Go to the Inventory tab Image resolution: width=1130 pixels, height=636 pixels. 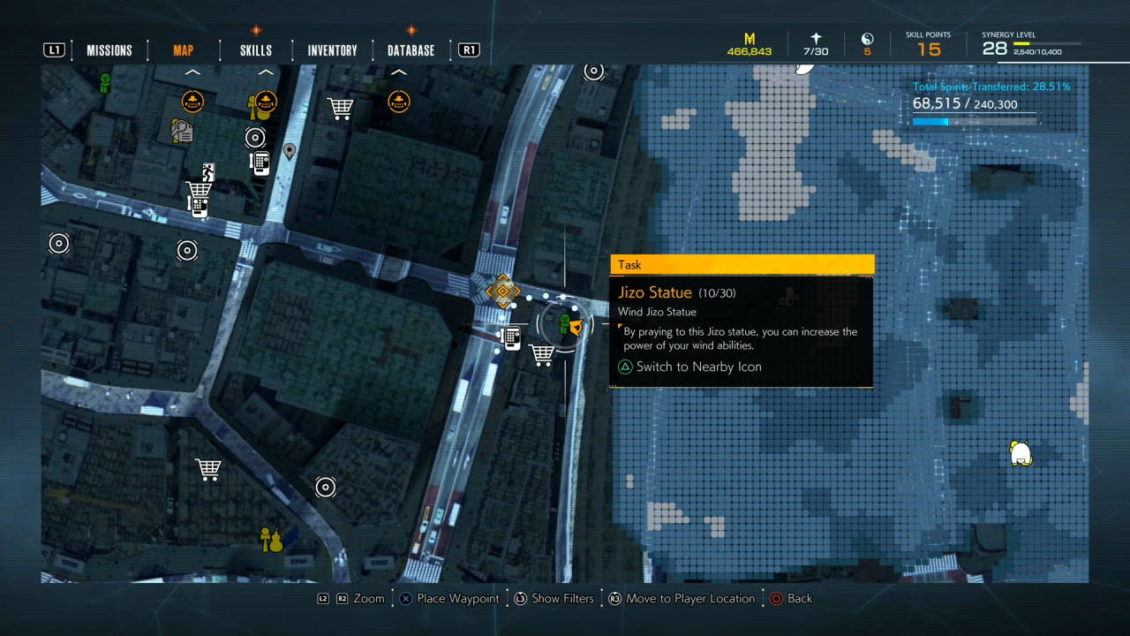pos(332,50)
